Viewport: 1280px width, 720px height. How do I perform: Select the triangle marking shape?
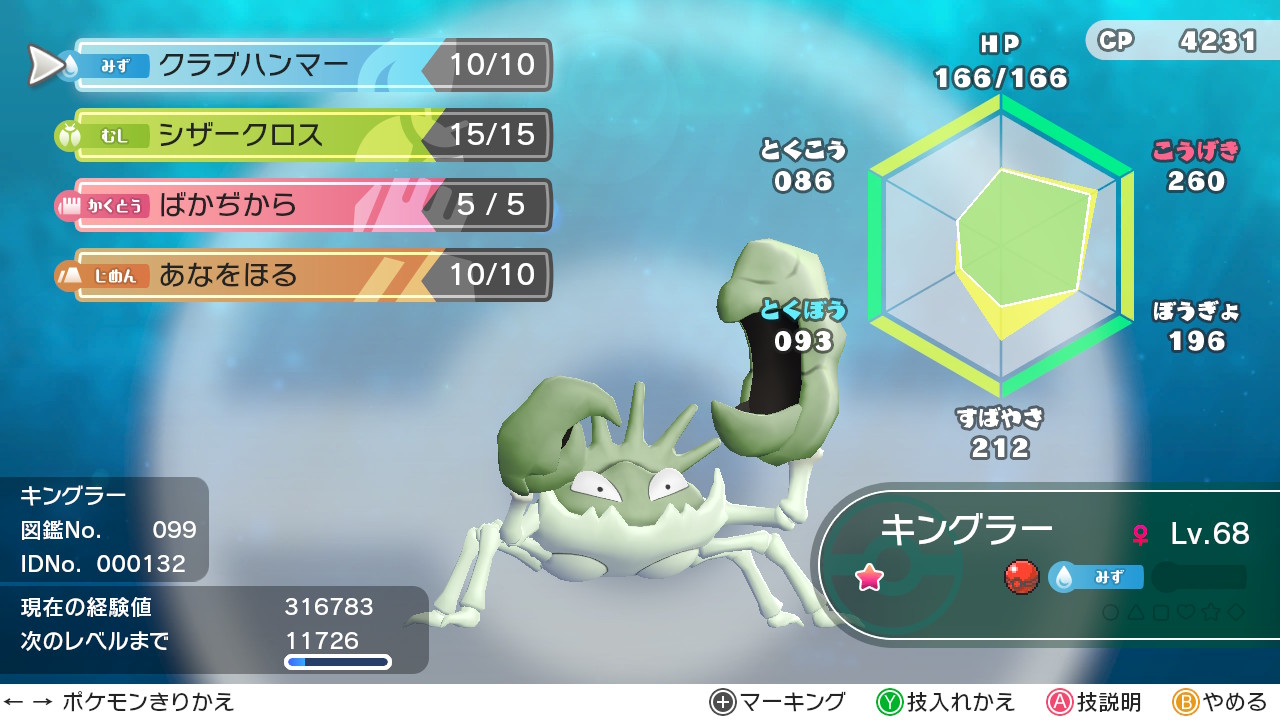coord(1135,612)
